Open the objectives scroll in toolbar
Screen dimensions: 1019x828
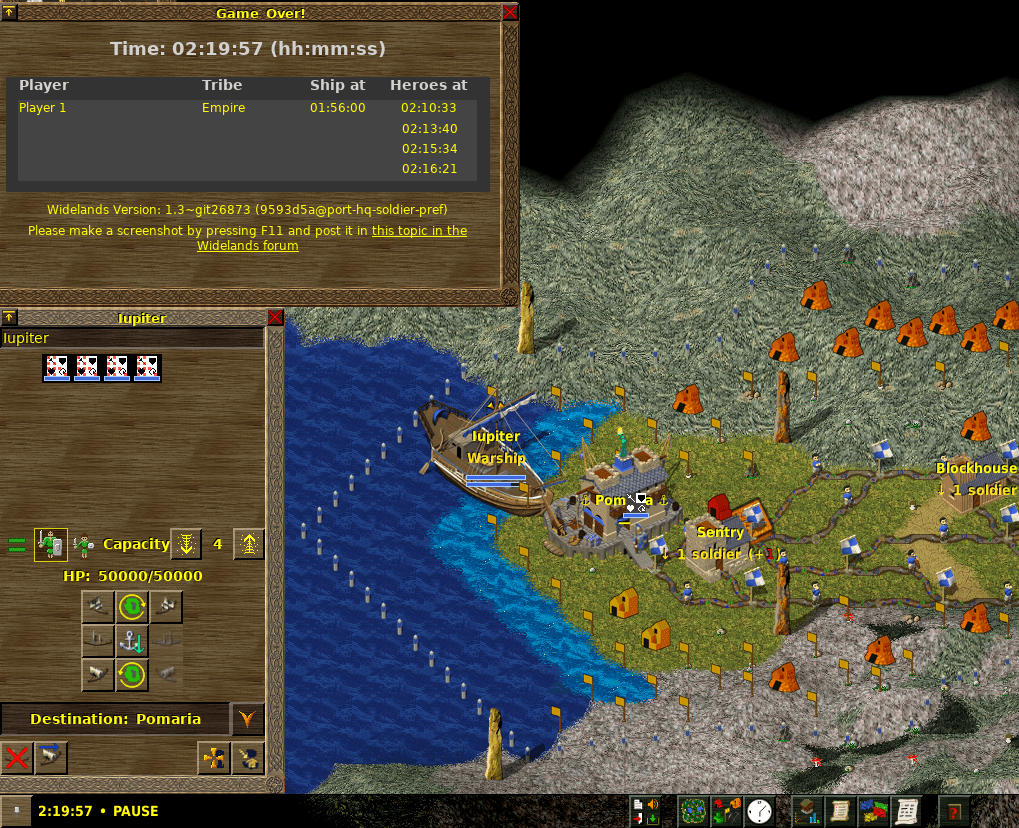point(840,810)
